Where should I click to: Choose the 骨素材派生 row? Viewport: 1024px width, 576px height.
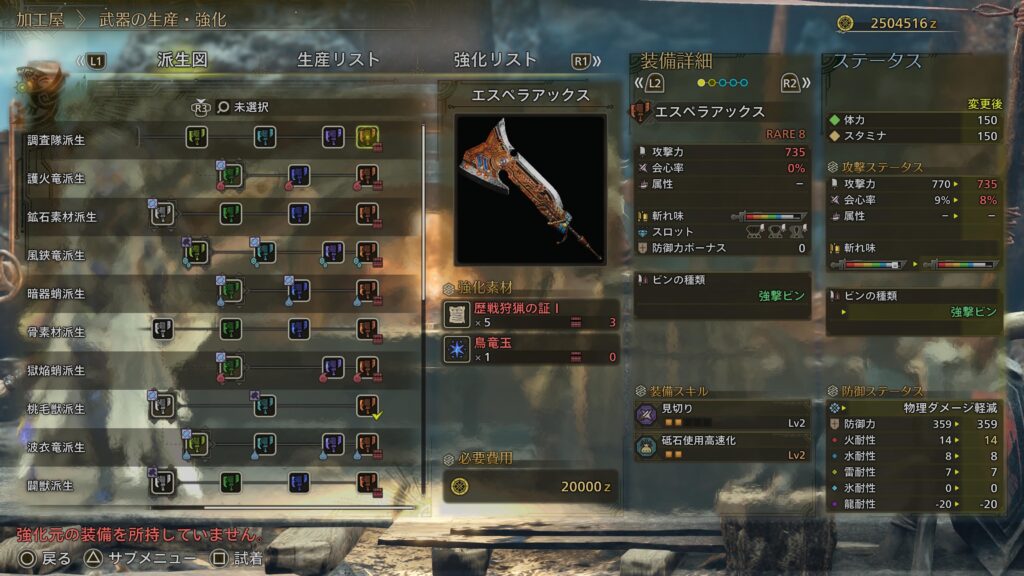click(x=56, y=332)
